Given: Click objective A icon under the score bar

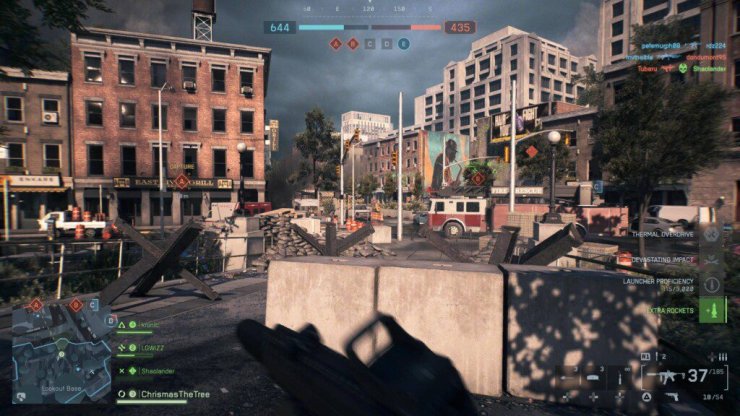Looking at the screenshot, I should pos(336,44).
